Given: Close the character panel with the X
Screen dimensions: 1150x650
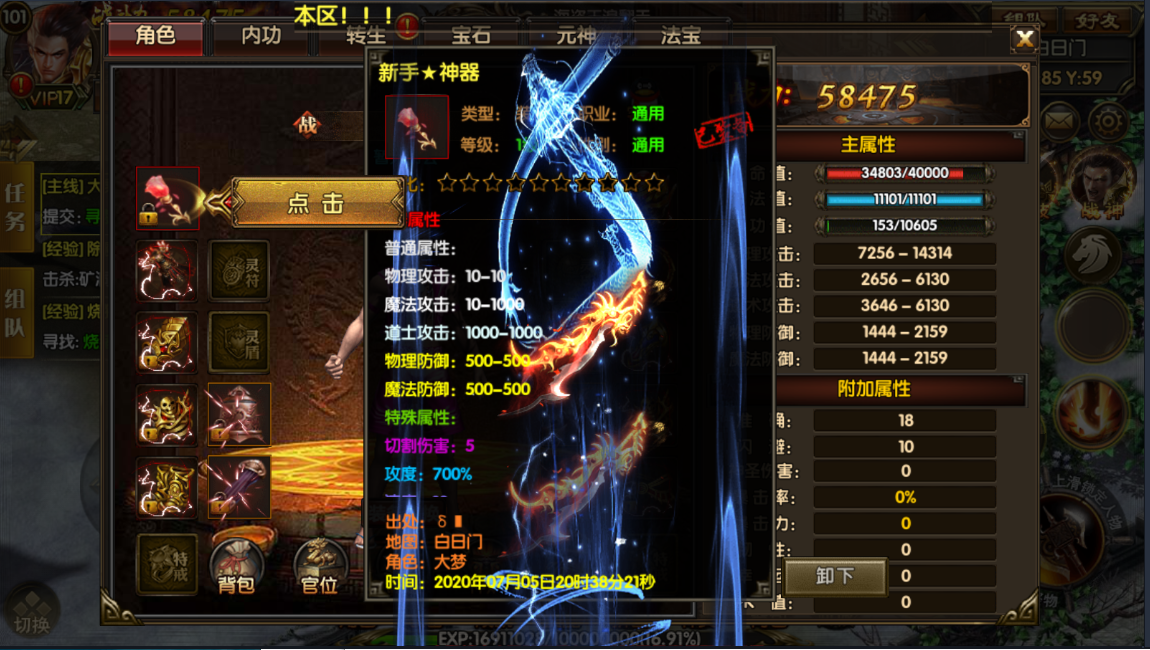Looking at the screenshot, I should coord(1025,39).
